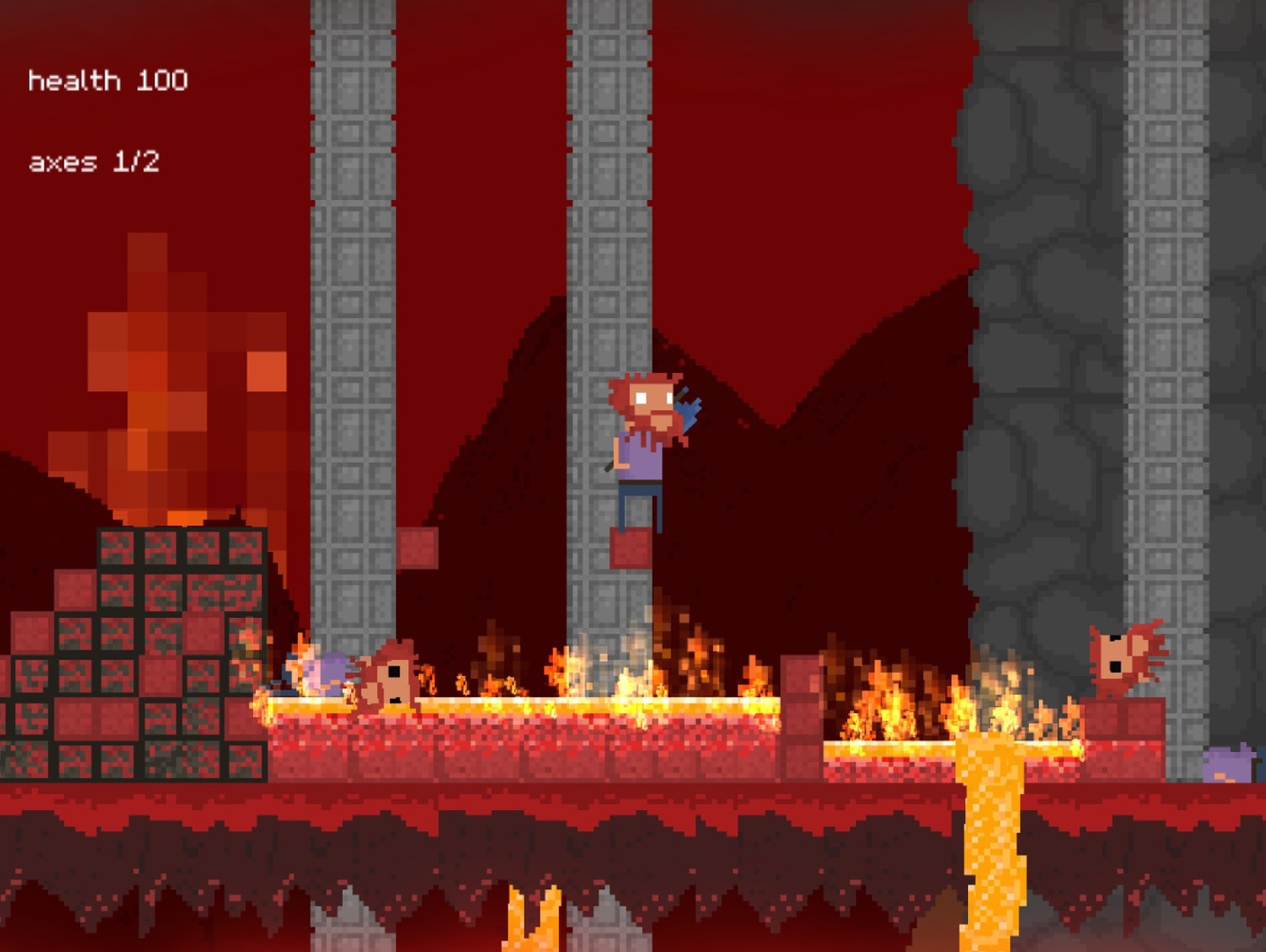Click the glowing lava strip on the main platform
Viewport: 1266px width, 952px height.
529,705
